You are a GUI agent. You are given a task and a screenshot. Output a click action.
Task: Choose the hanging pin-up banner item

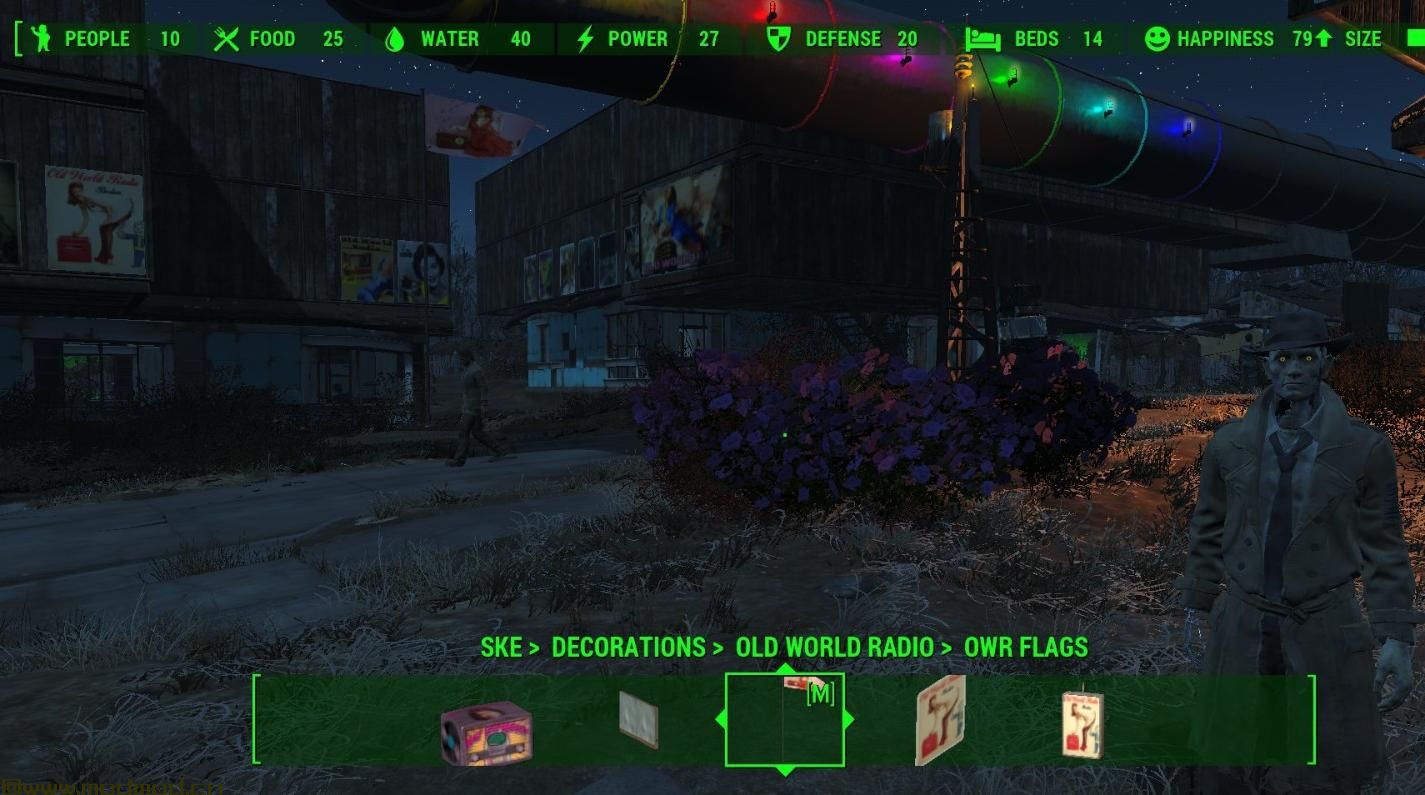[x=1082, y=723]
